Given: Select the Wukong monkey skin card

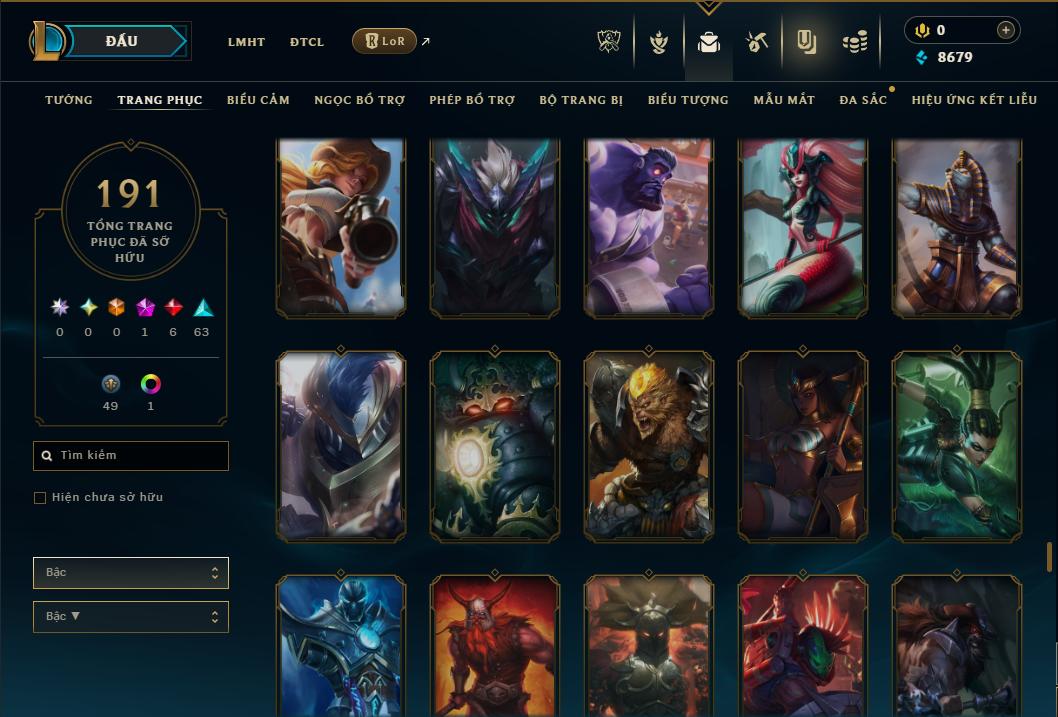Looking at the screenshot, I should click(648, 446).
